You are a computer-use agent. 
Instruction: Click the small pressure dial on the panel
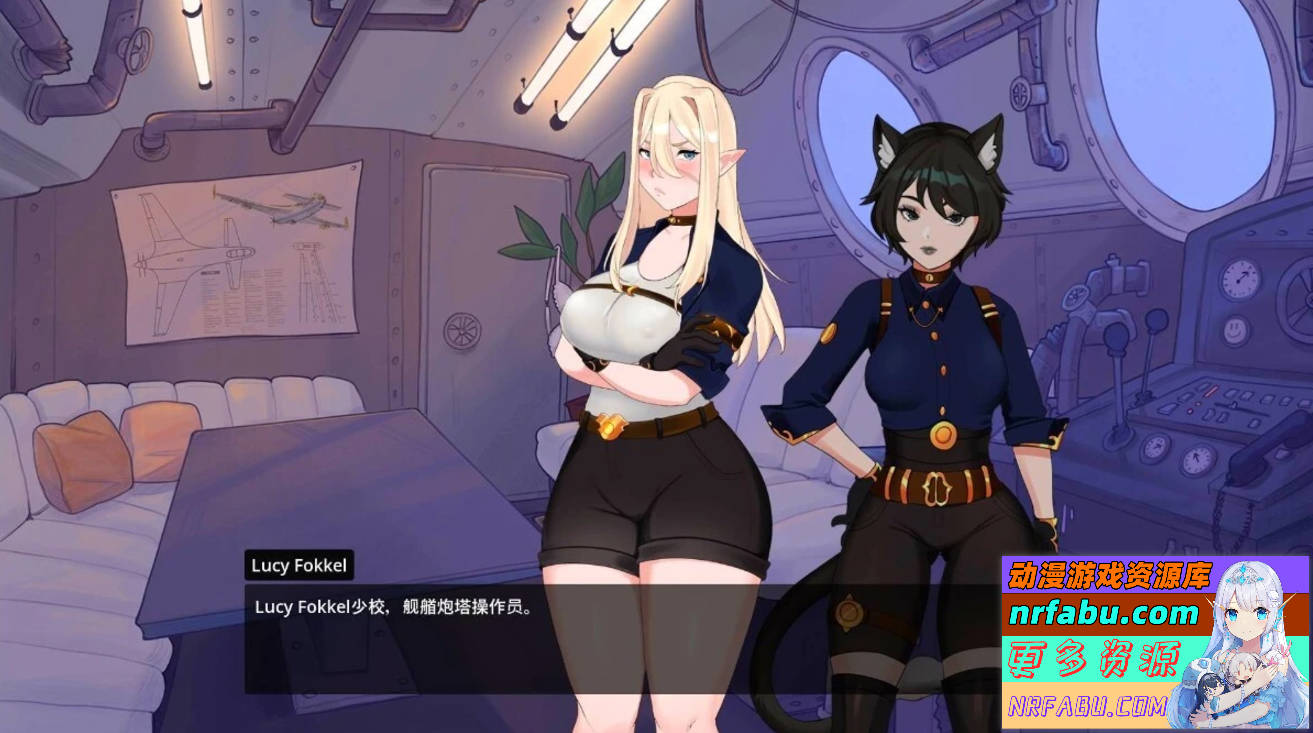tap(1156, 449)
